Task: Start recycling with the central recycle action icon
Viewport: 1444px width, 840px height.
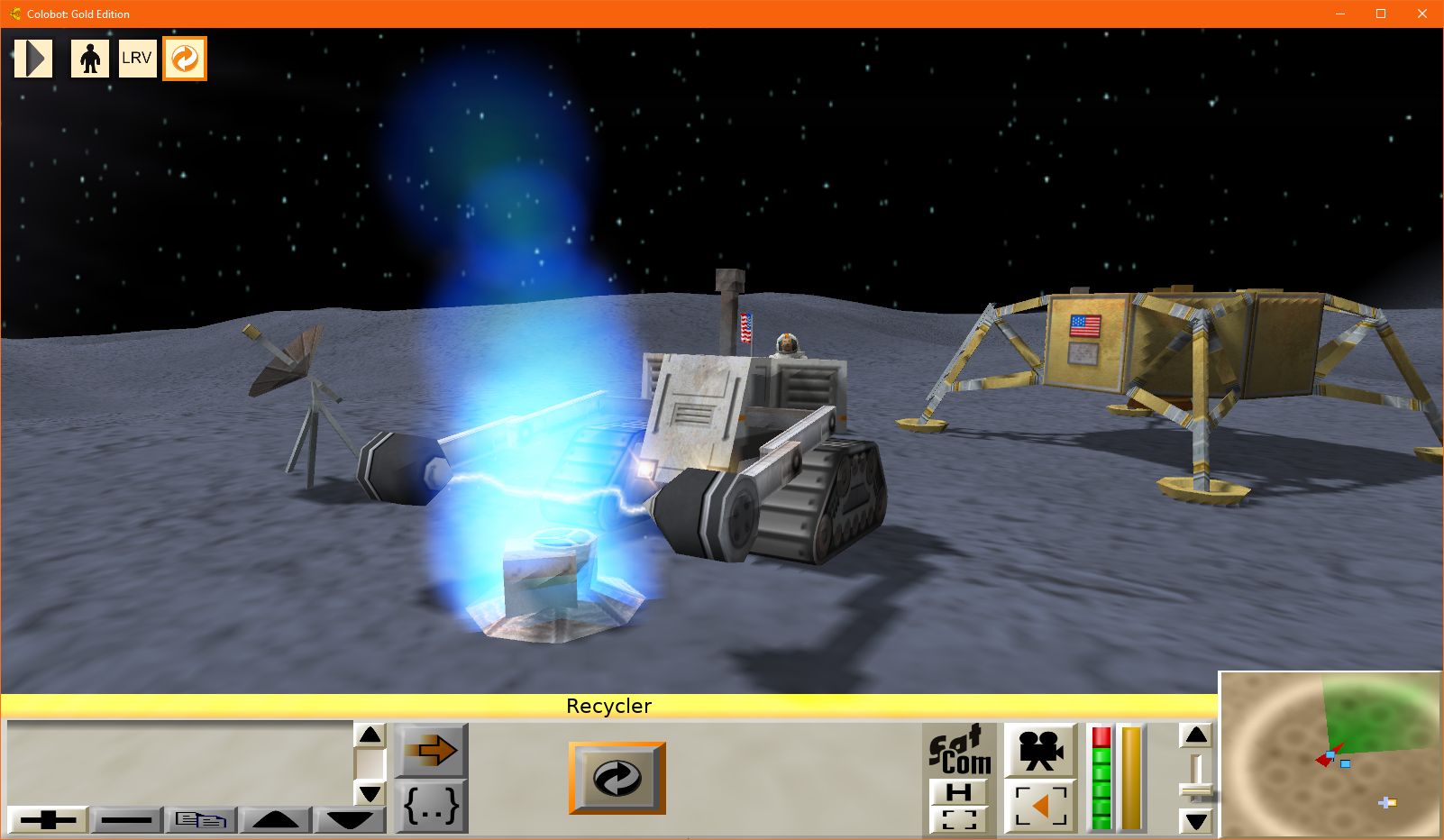Action: point(617,777)
